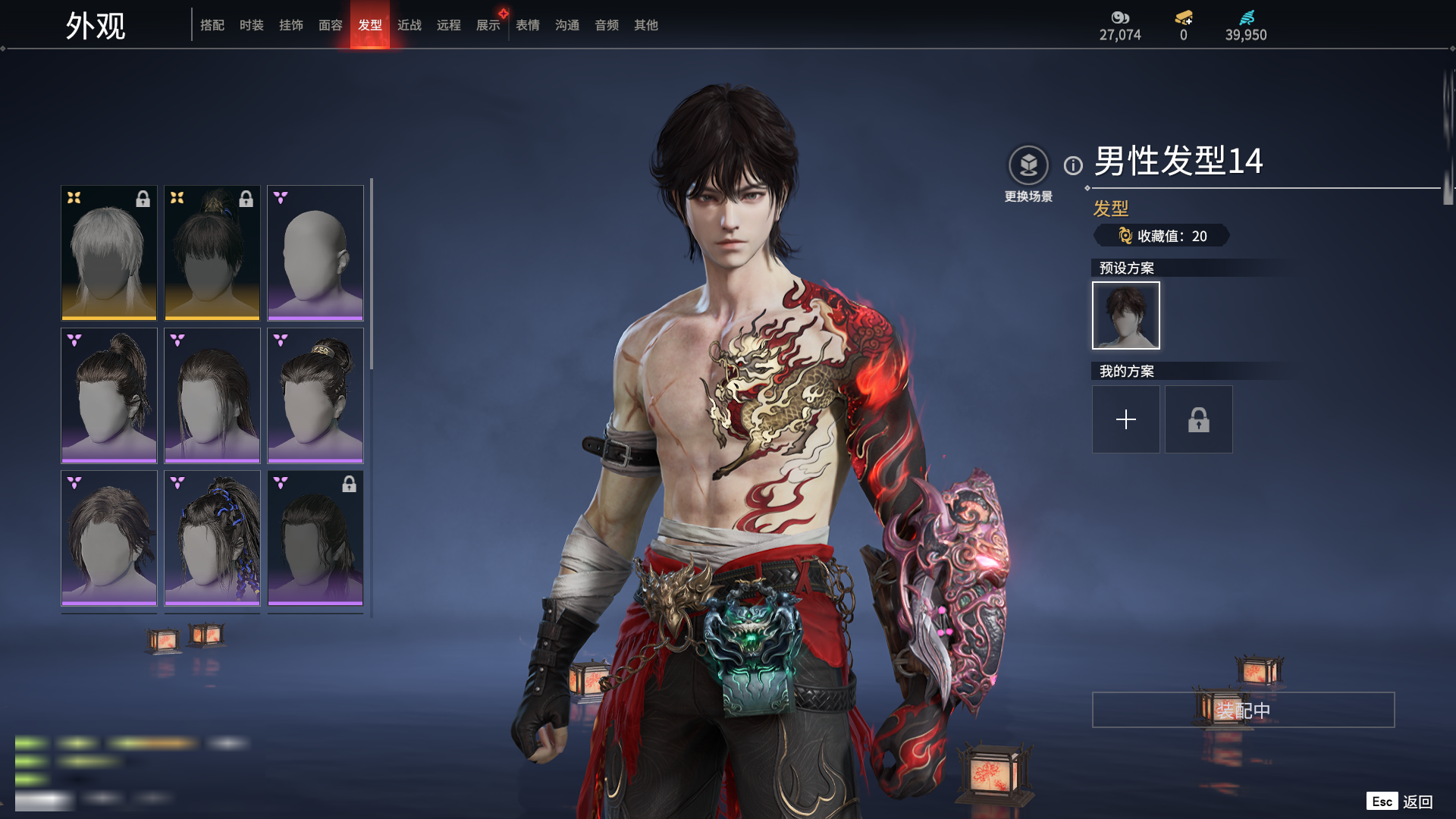Go to the 面容 tab

[x=331, y=25]
